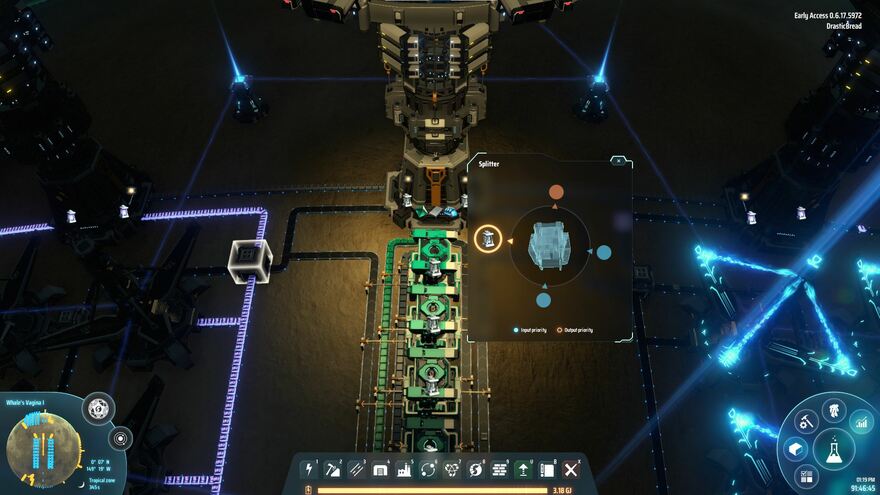Close the Splitter panel
This screenshot has width=880, height=495.
619,160
